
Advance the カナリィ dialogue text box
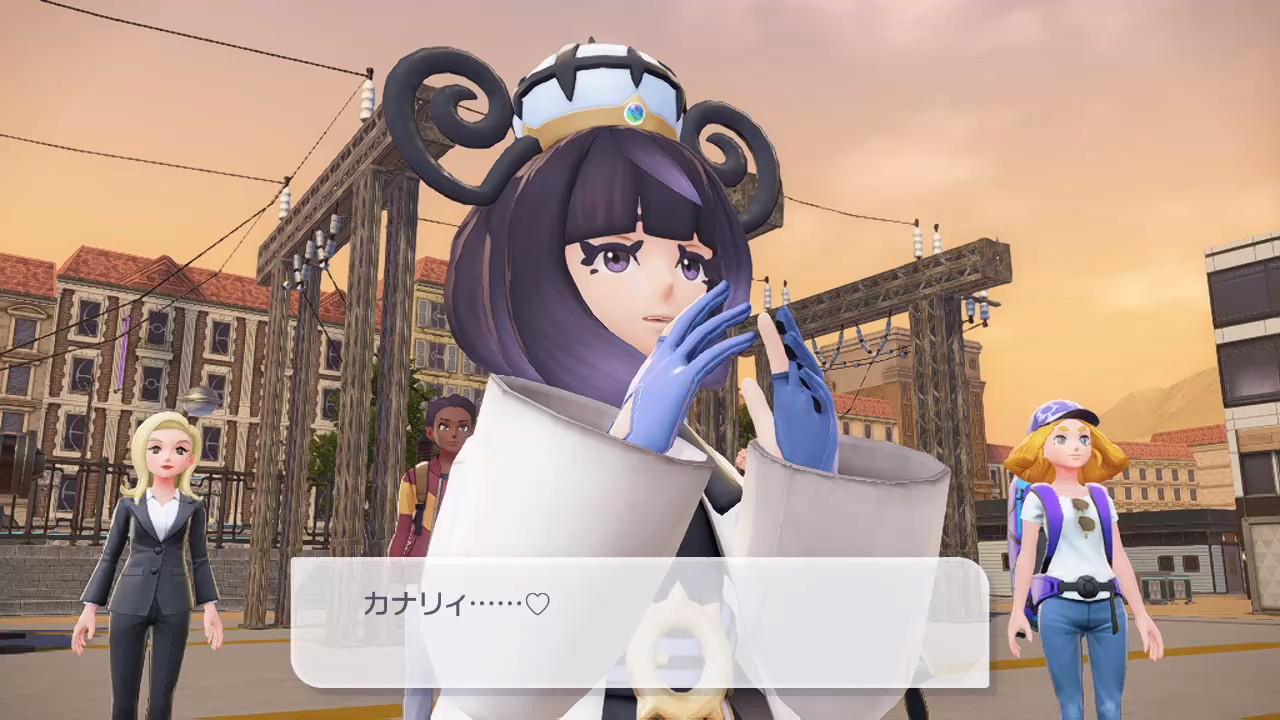639,622
